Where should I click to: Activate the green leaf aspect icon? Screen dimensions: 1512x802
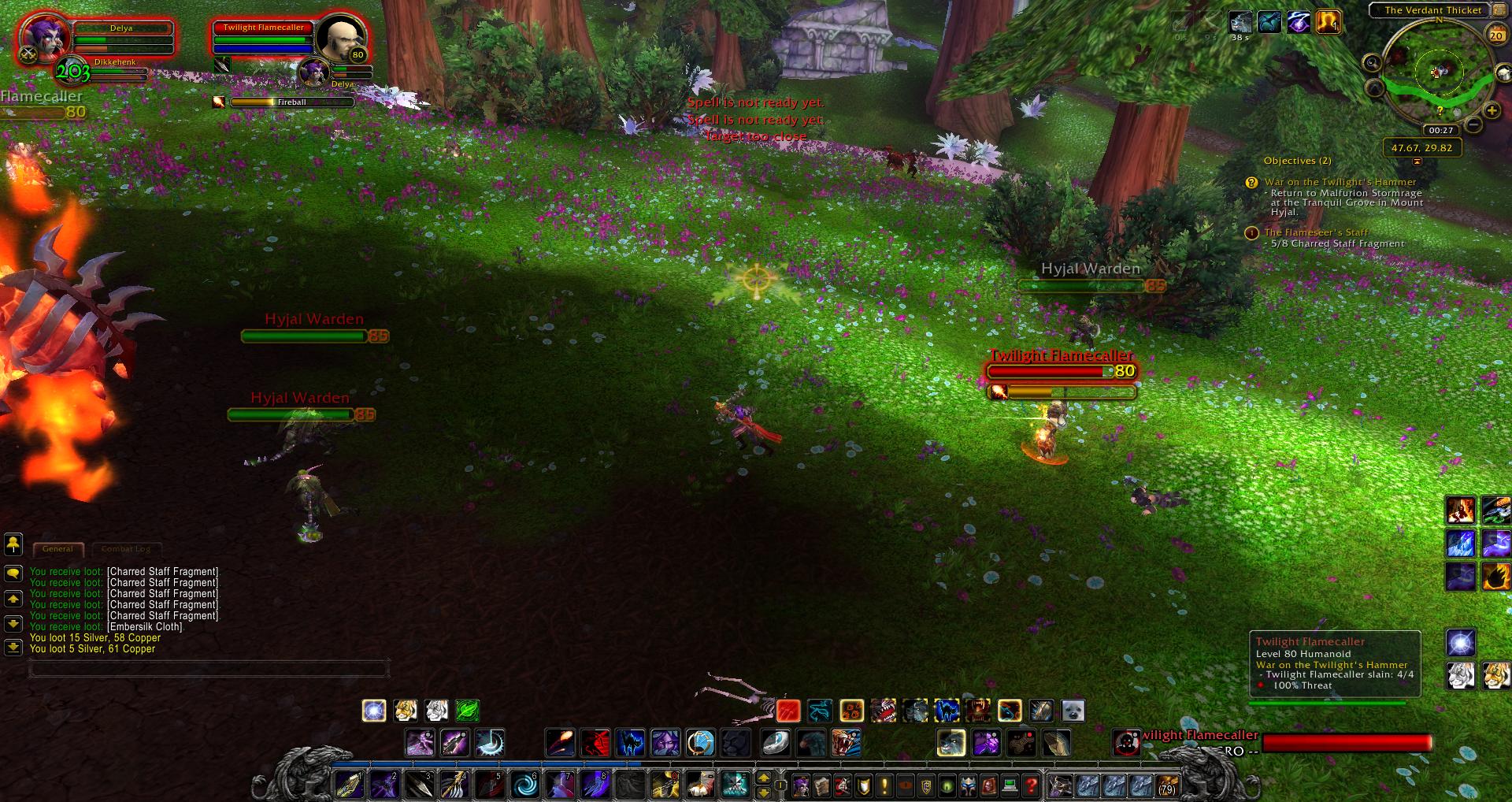467,711
